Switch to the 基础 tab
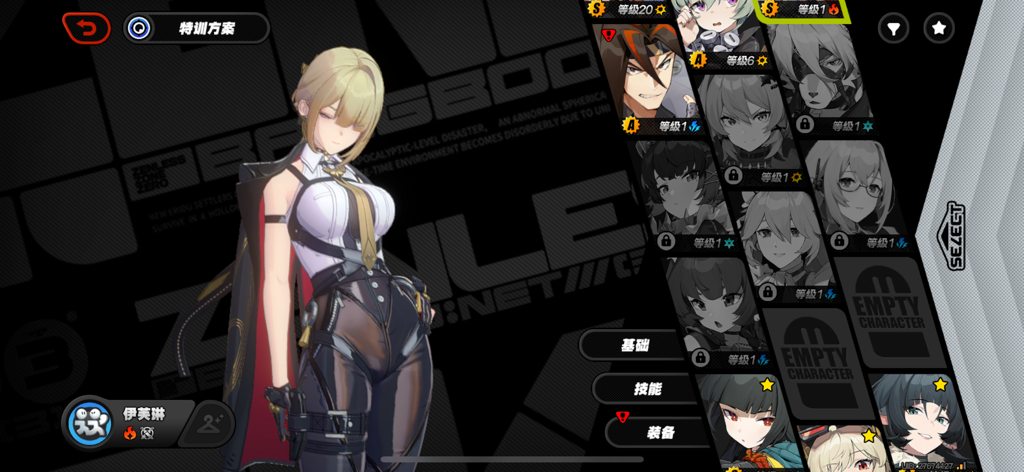1024x472 pixels. pyautogui.click(x=636, y=346)
